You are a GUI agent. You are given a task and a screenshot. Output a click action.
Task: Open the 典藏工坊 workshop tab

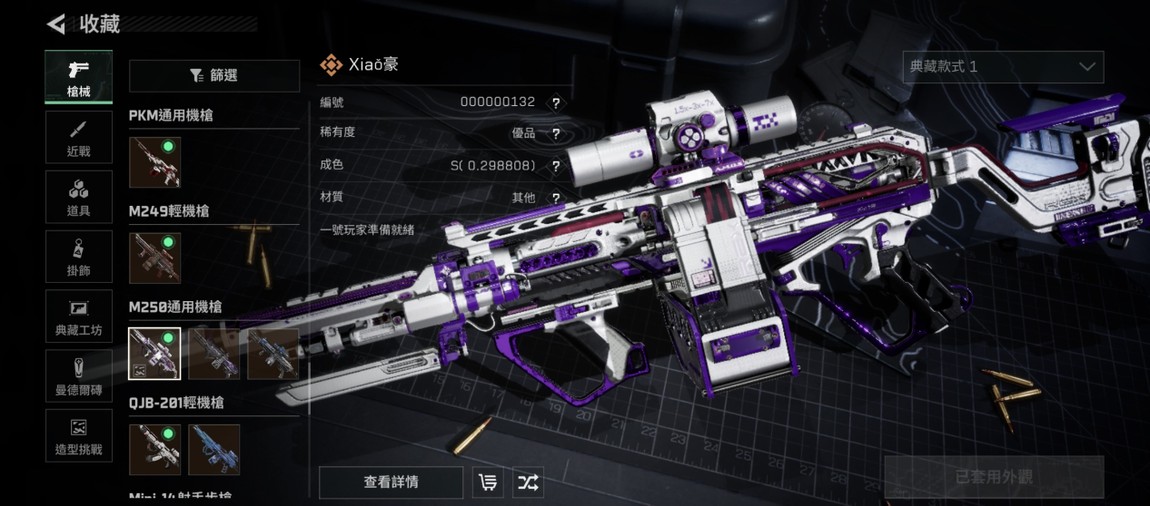[x=78, y=317]
